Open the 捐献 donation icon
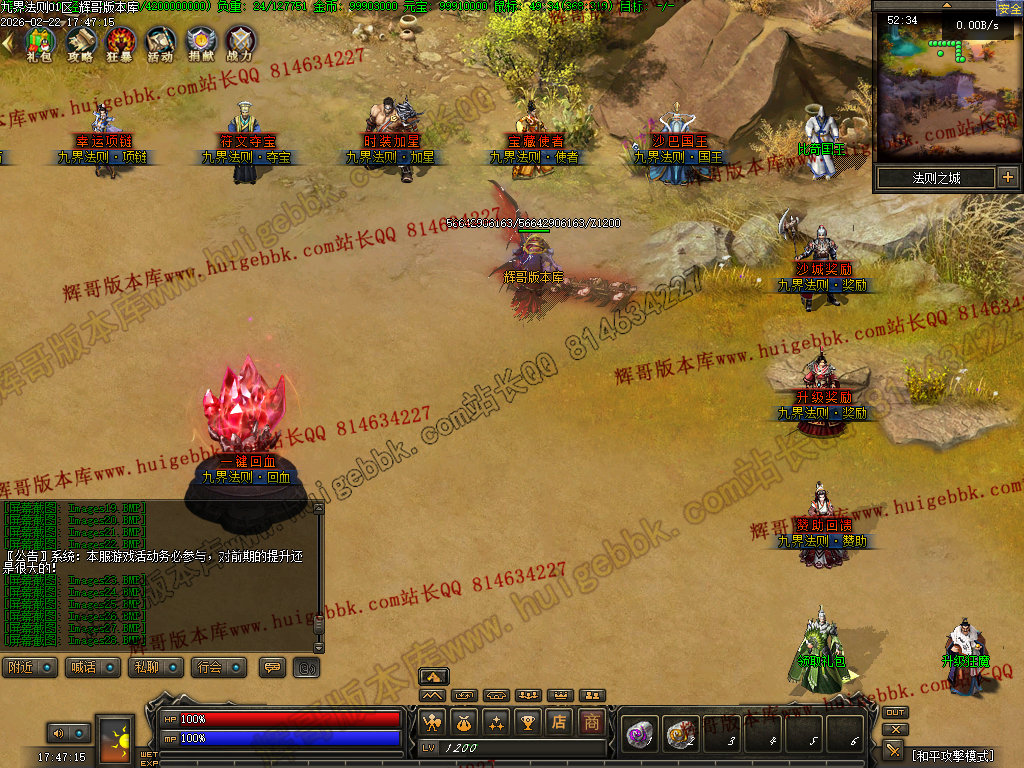1024x768 pixels. tap(200, 42)
